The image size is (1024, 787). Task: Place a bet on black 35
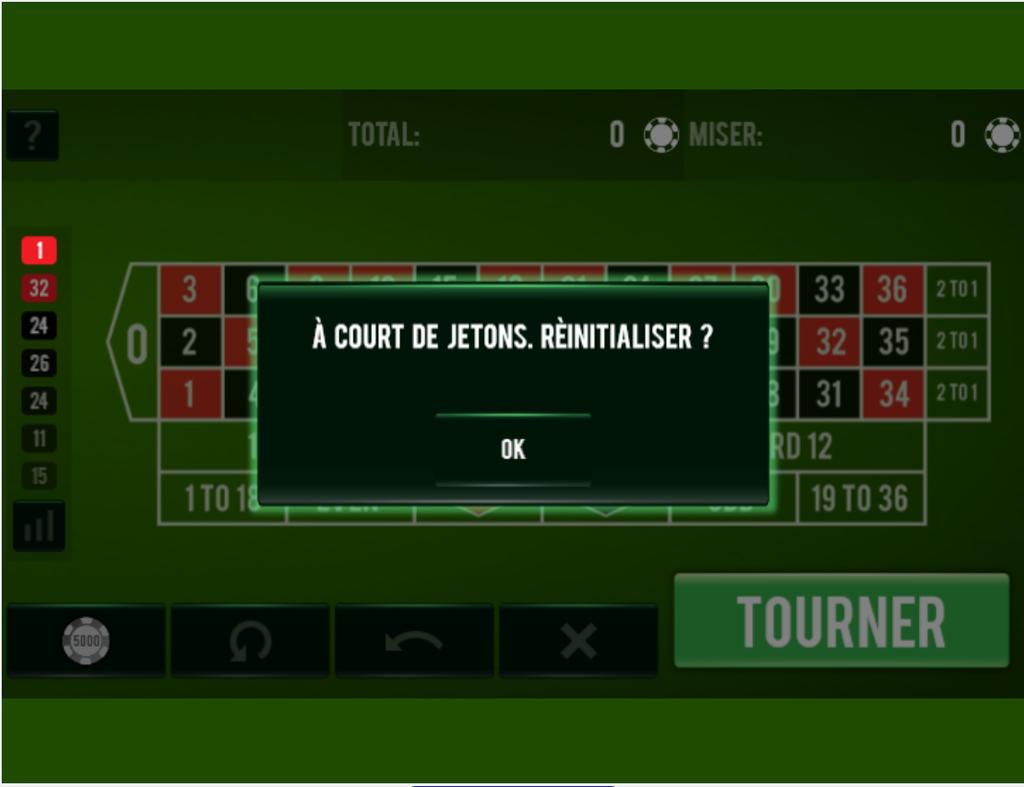click(893, 342)
